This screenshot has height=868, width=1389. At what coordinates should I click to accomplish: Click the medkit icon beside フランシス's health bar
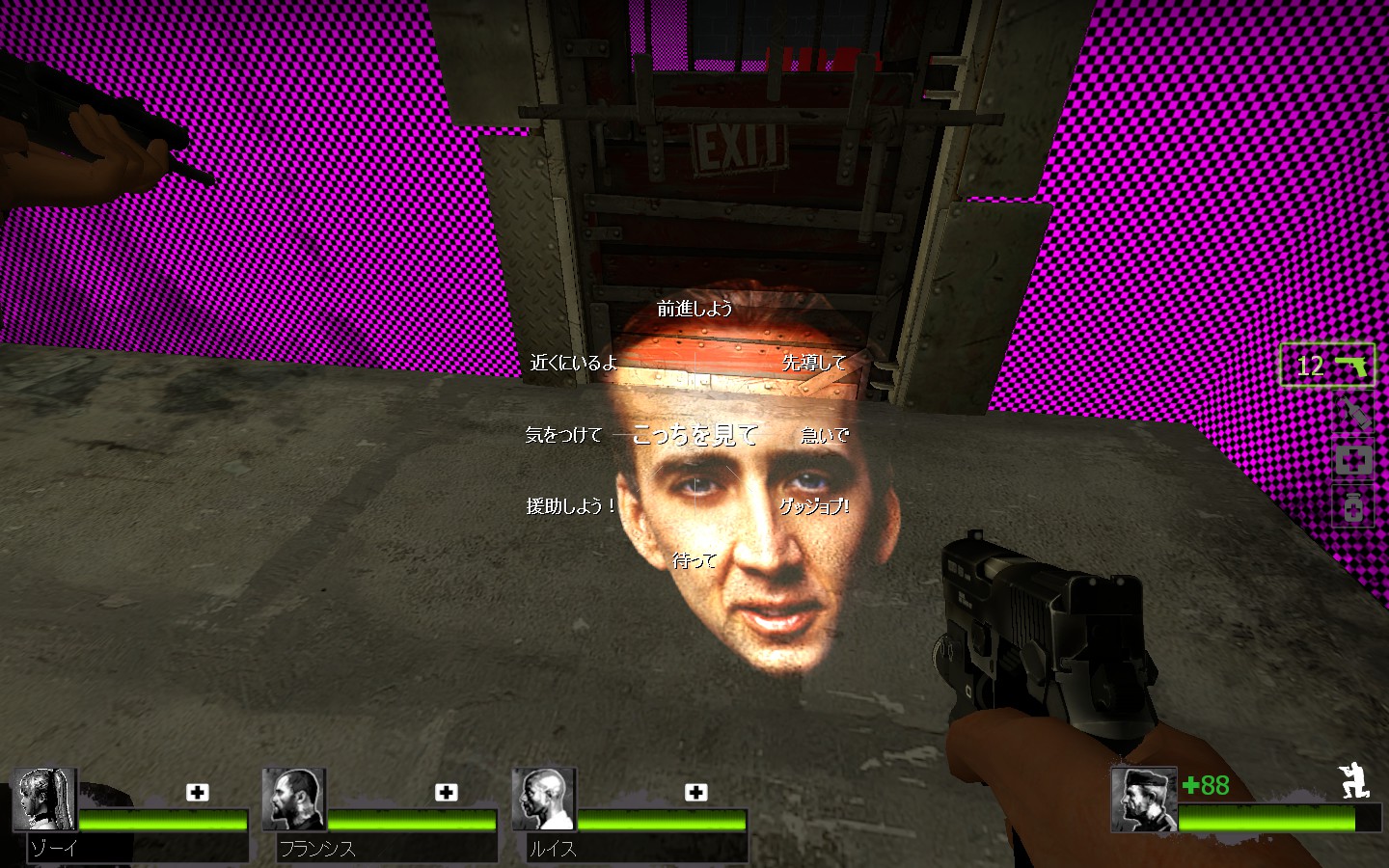446,793
